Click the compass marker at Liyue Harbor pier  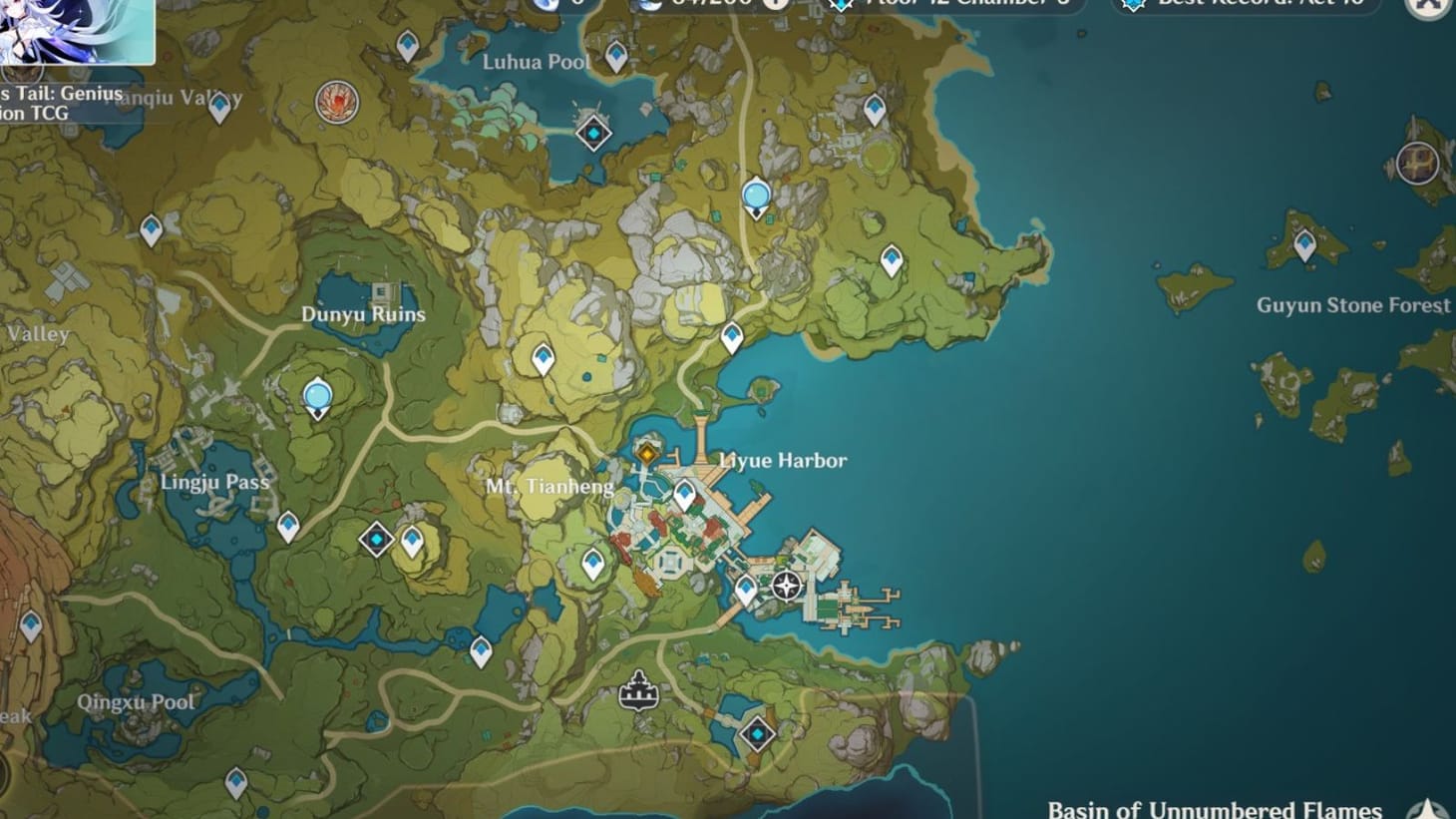click(787, 588)
